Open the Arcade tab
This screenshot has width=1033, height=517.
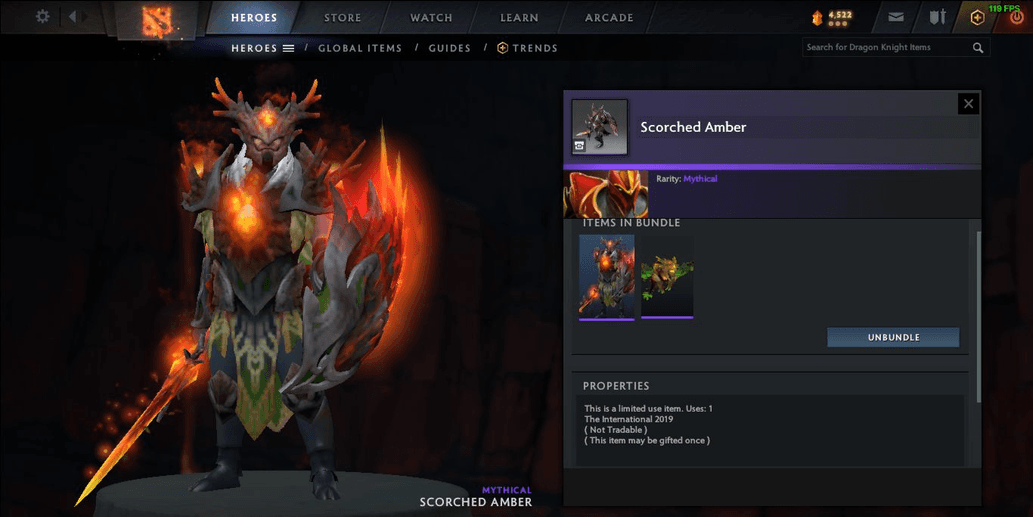coord(609,18)
